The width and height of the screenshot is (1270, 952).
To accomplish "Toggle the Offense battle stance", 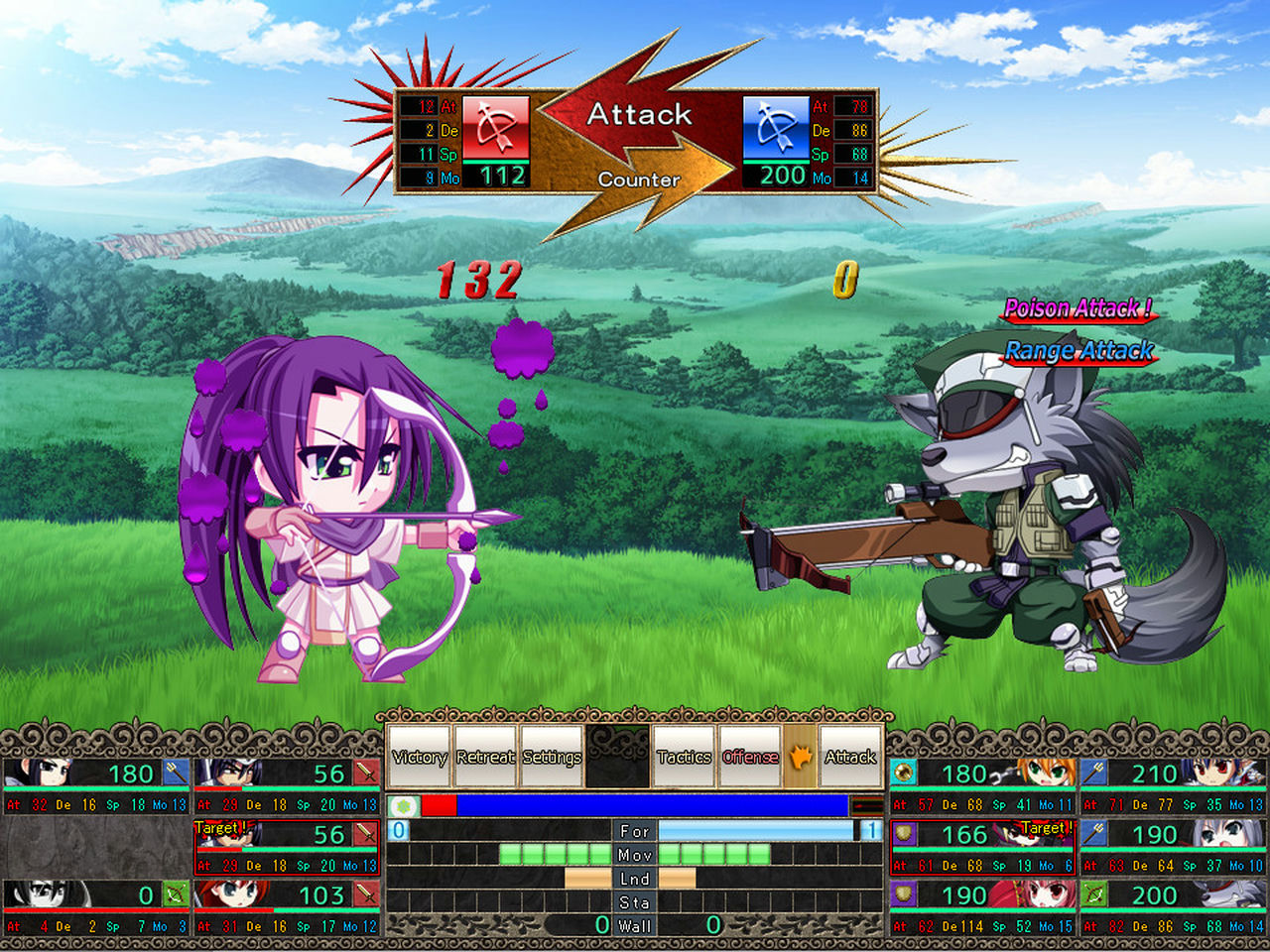I will point(749,756).
